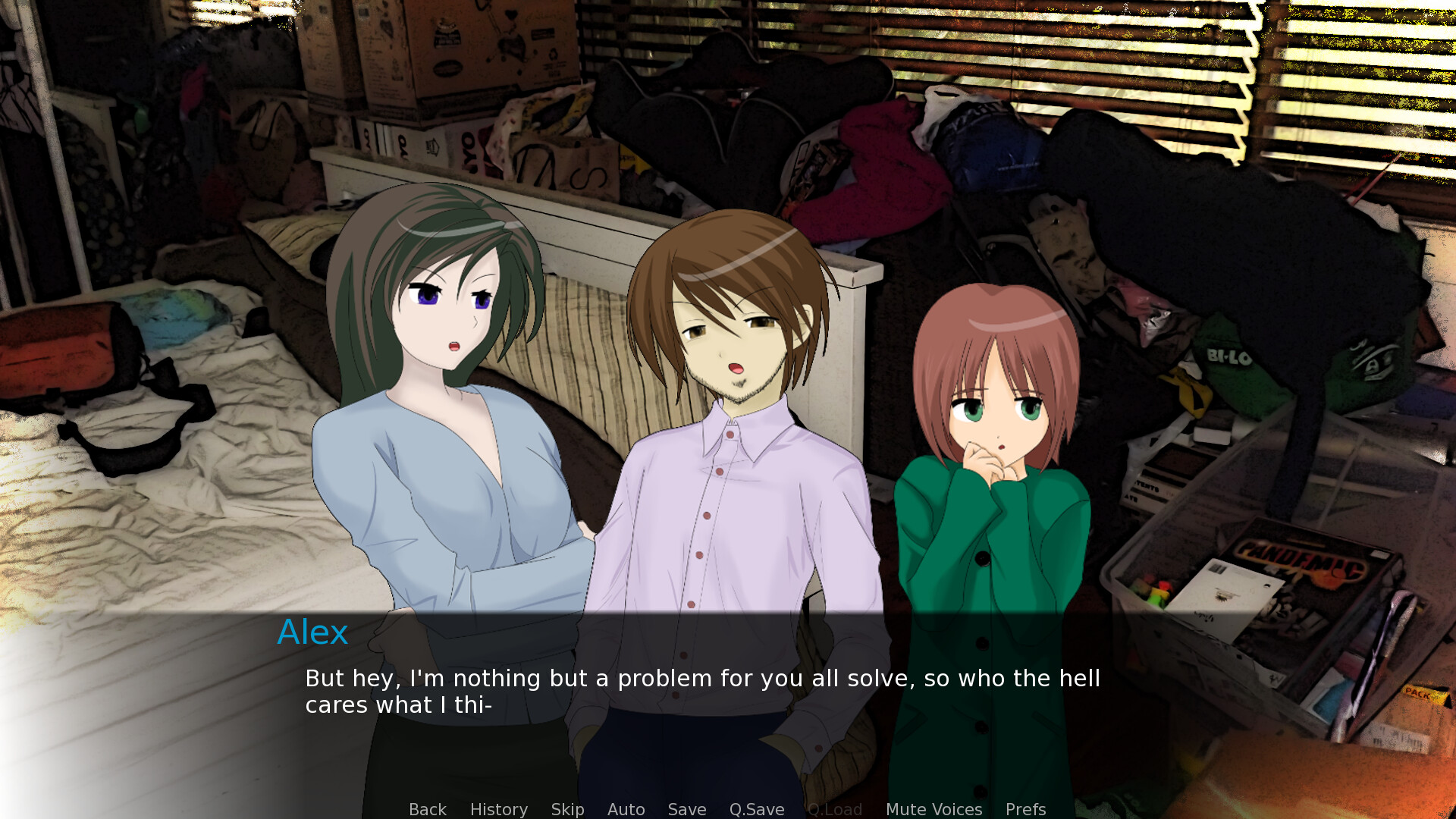Open the dialogue History log

(498, 809)
